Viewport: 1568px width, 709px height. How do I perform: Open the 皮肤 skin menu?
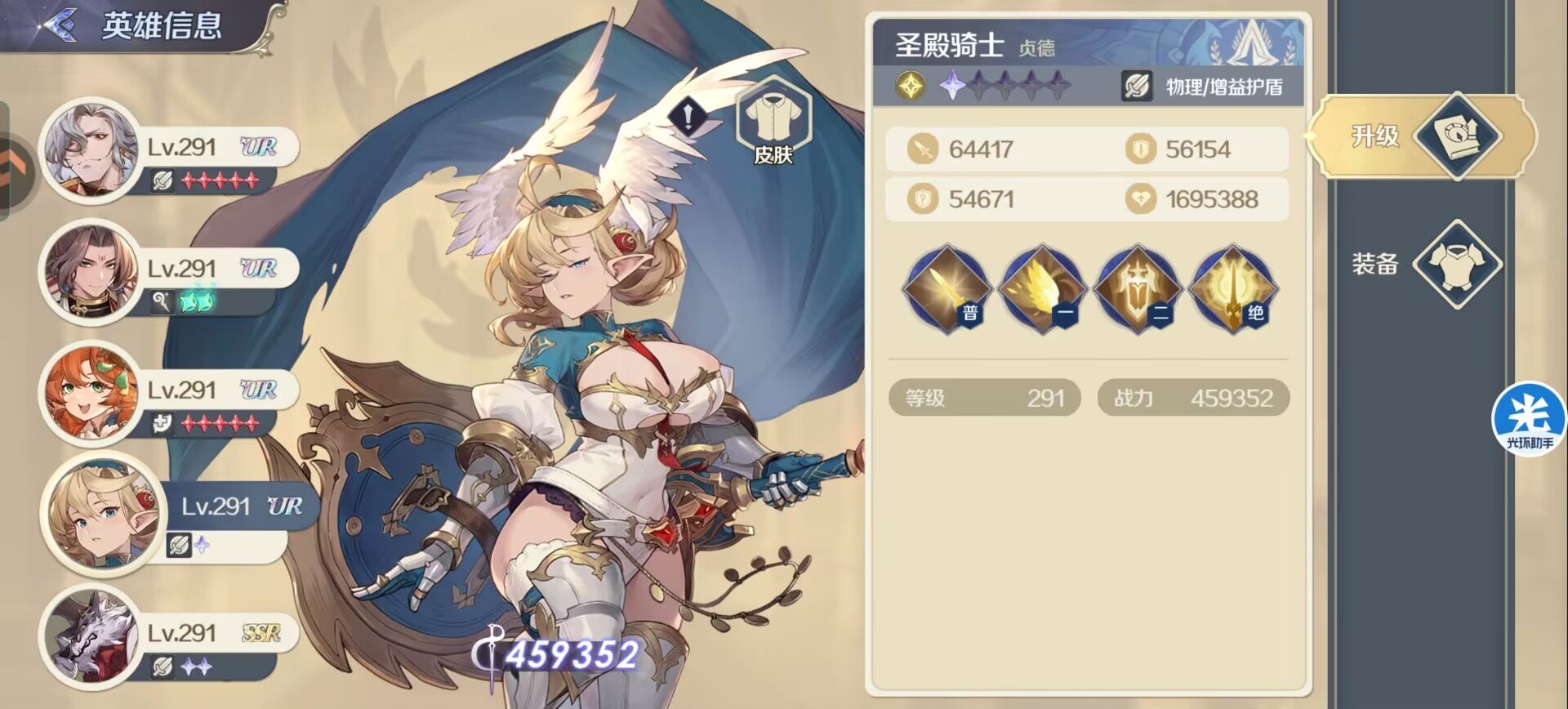(773, 127)
